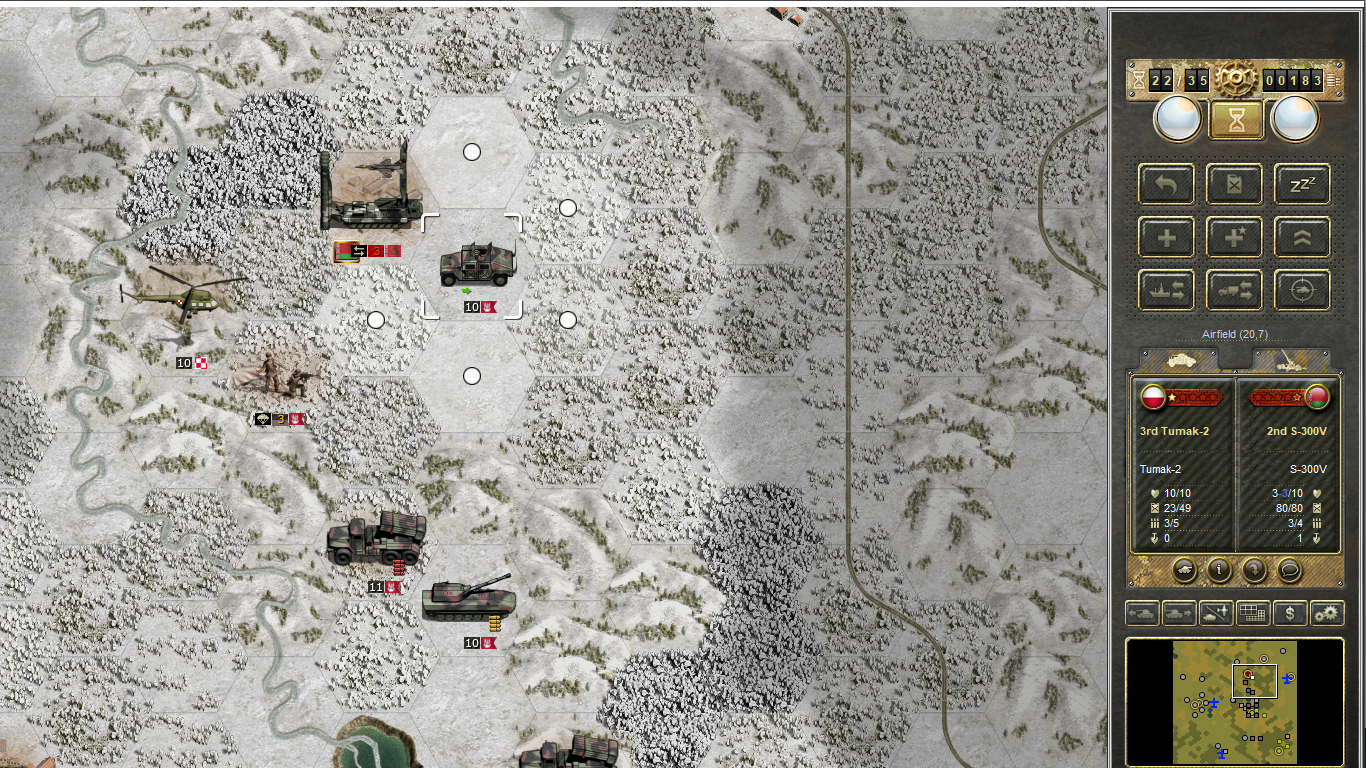Screen dimensions: 1366x768
Task: Open unit details with the info button
Action: [1219, 570]
